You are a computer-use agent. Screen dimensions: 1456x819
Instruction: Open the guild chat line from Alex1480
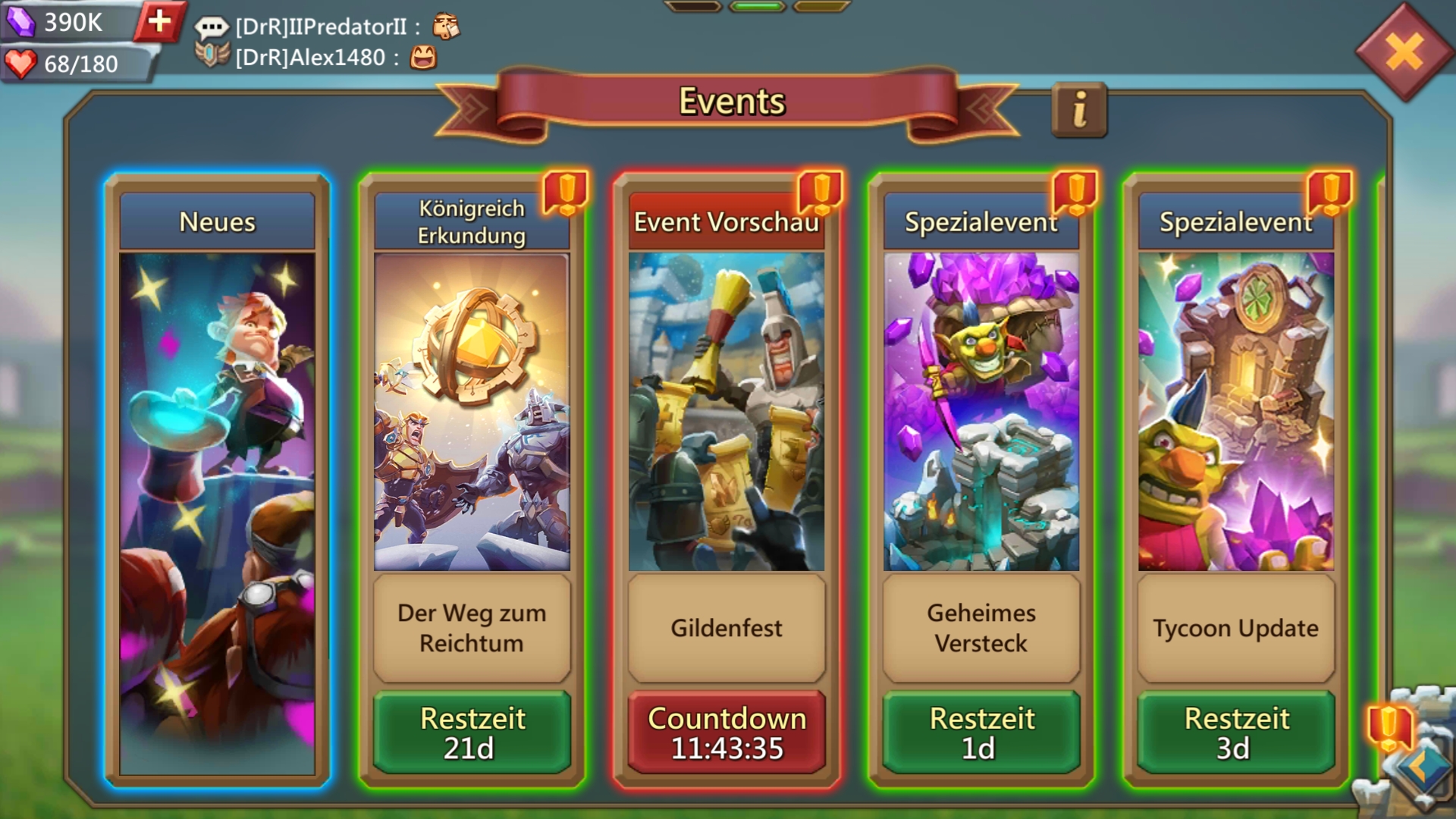pyautogui.click(x=318, y=58)
